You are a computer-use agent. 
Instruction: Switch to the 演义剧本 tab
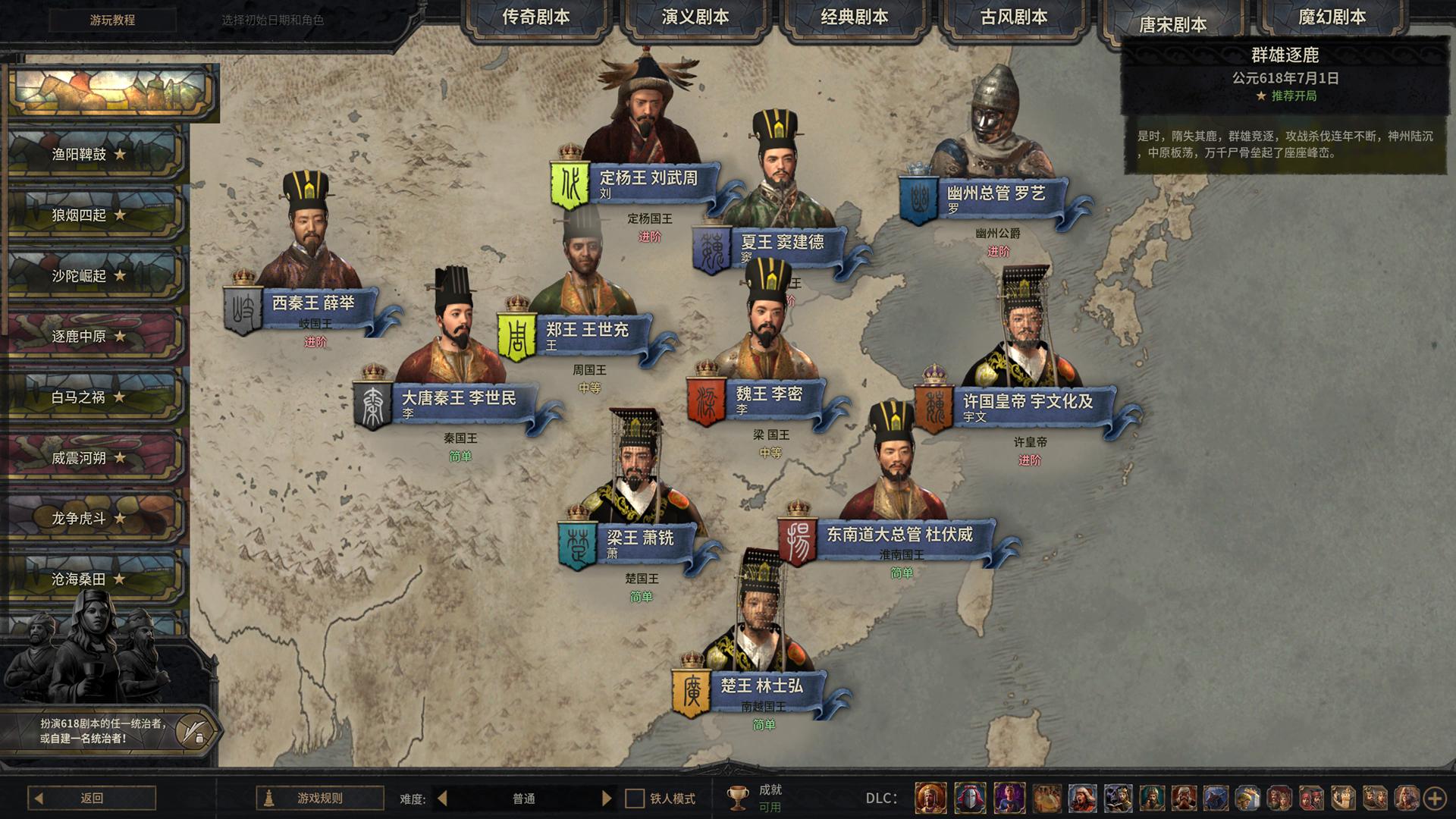[695, 17]
